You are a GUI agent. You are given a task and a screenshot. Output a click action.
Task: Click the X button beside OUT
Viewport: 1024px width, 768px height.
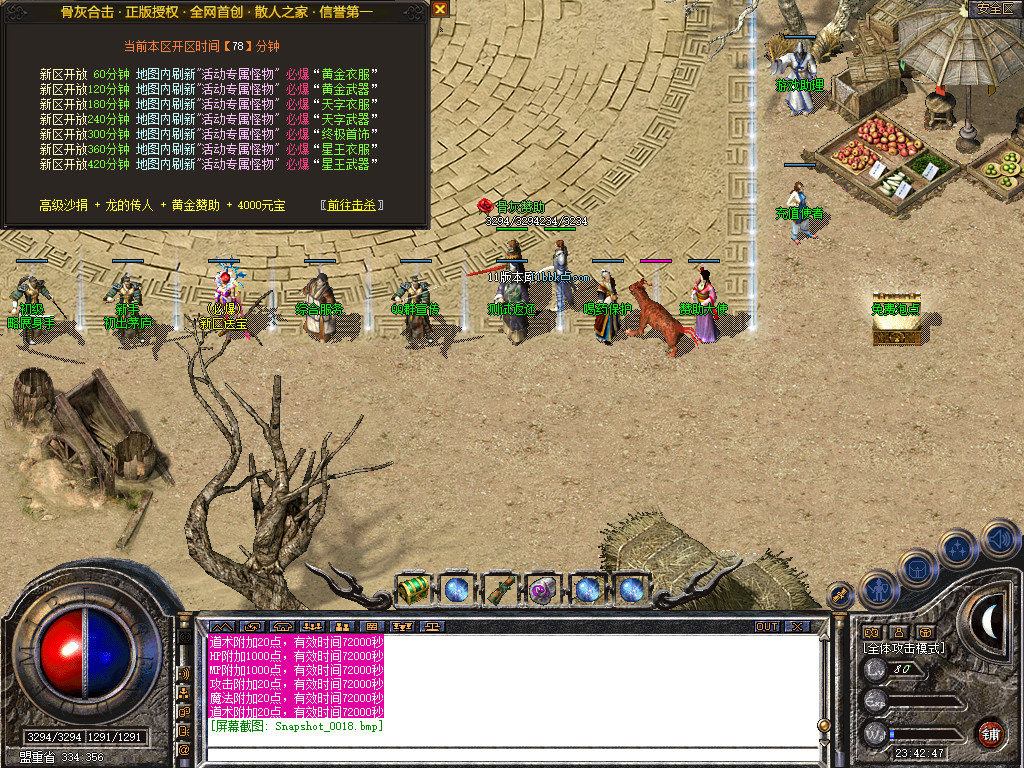tap(796, 627)
